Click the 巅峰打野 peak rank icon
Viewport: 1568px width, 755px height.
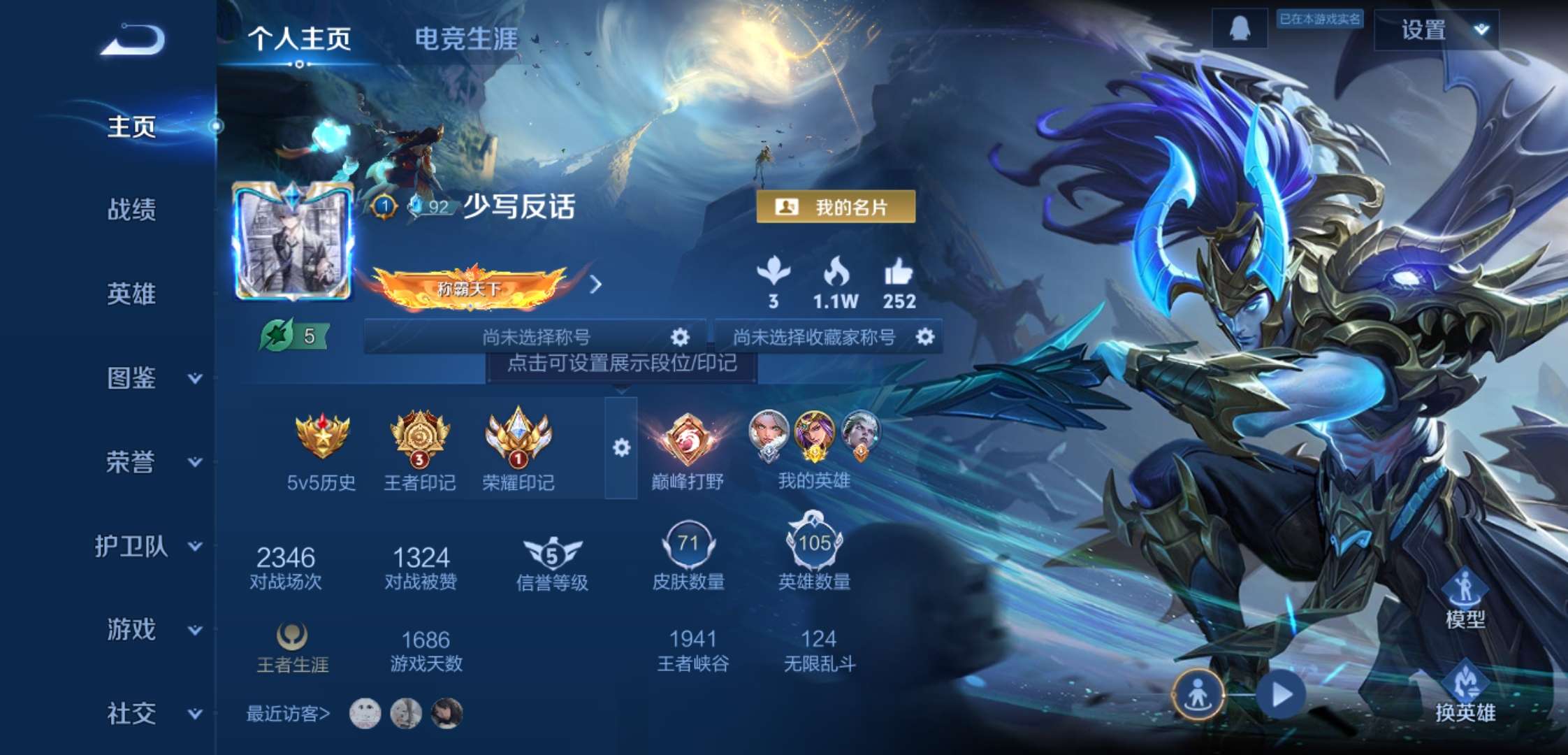point(688,440)
